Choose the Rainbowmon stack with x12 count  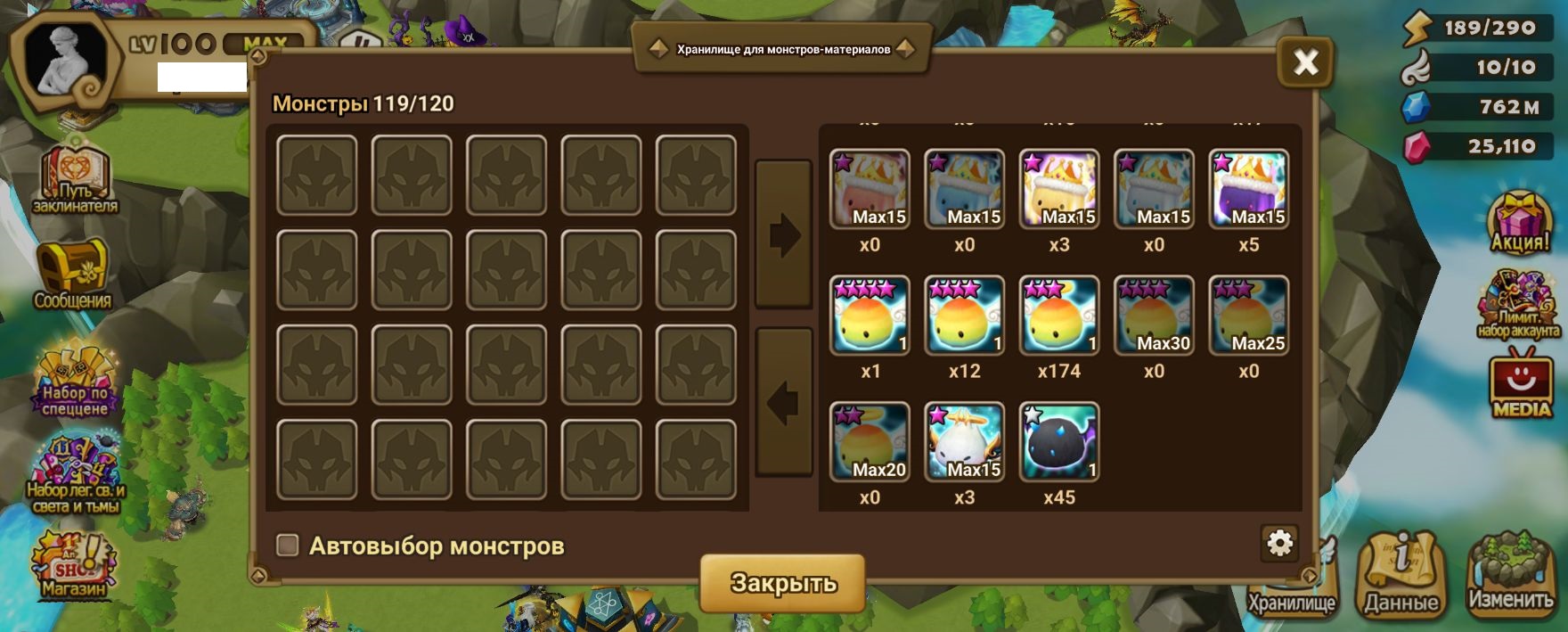(964, 316)
